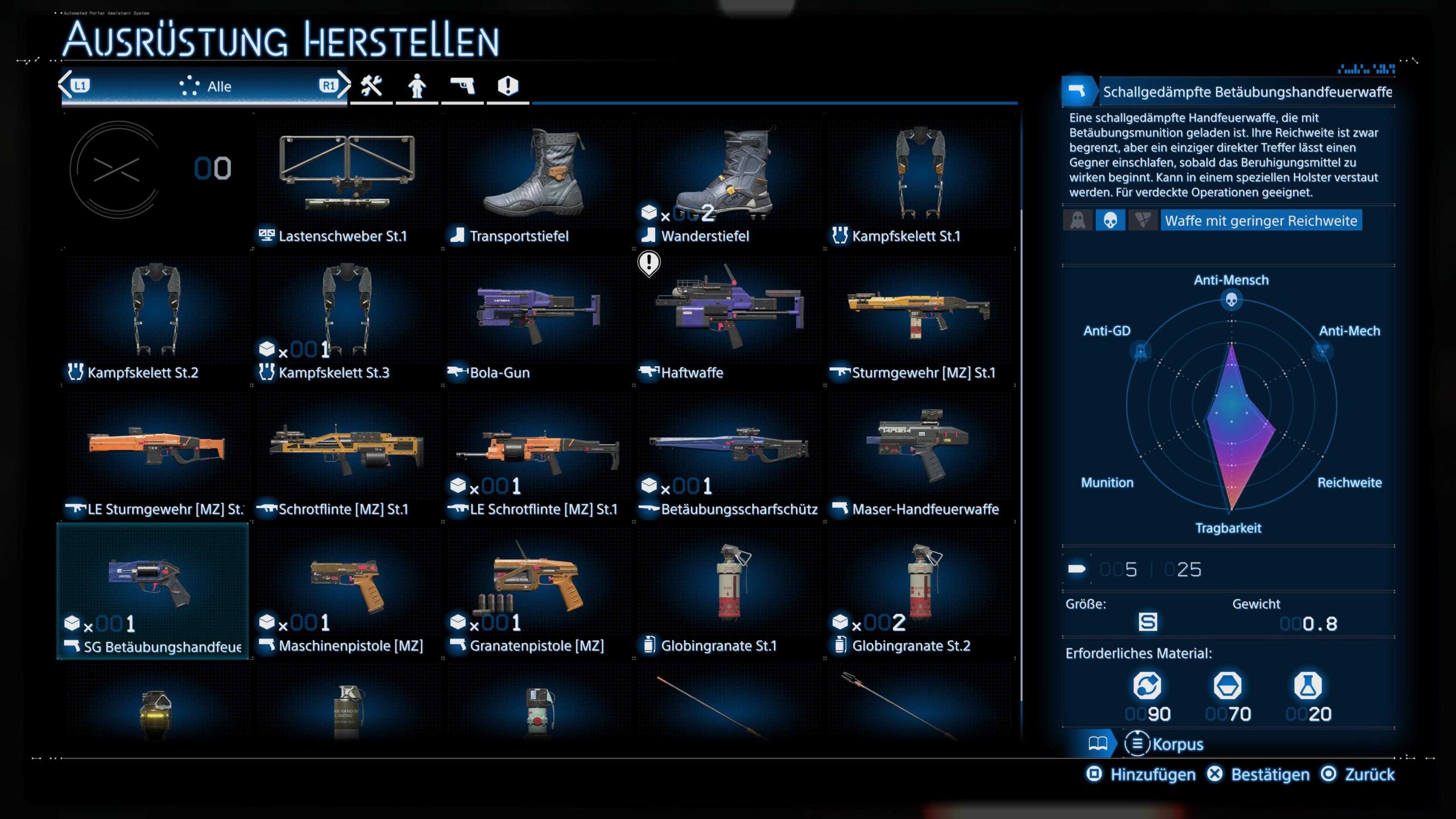Screen dimensions: 1456x819
Task: Pick the Kampfskelett St.1 tile
Action: pos(920,182)
